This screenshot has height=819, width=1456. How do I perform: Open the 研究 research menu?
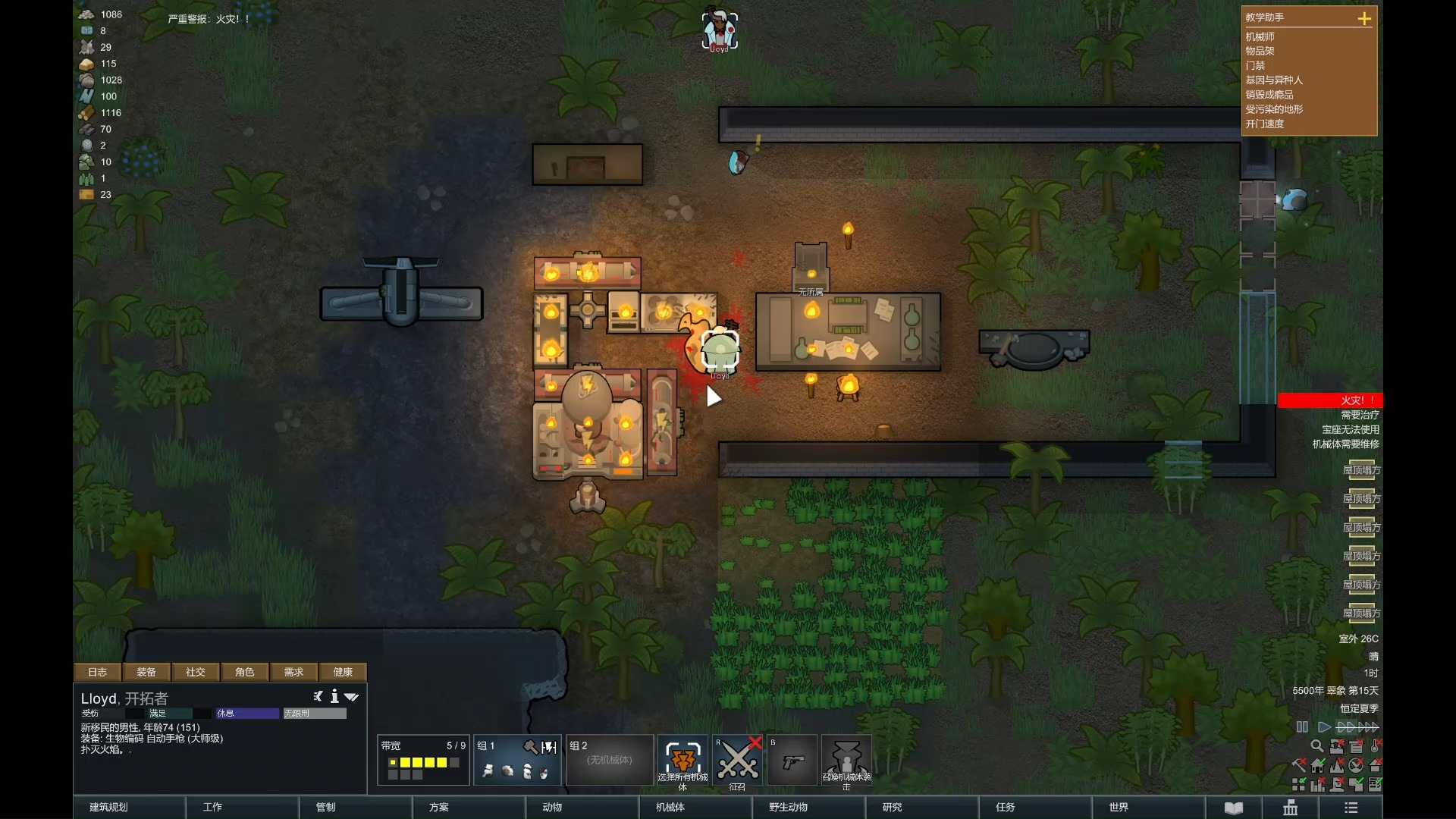(x=893, y=807)
